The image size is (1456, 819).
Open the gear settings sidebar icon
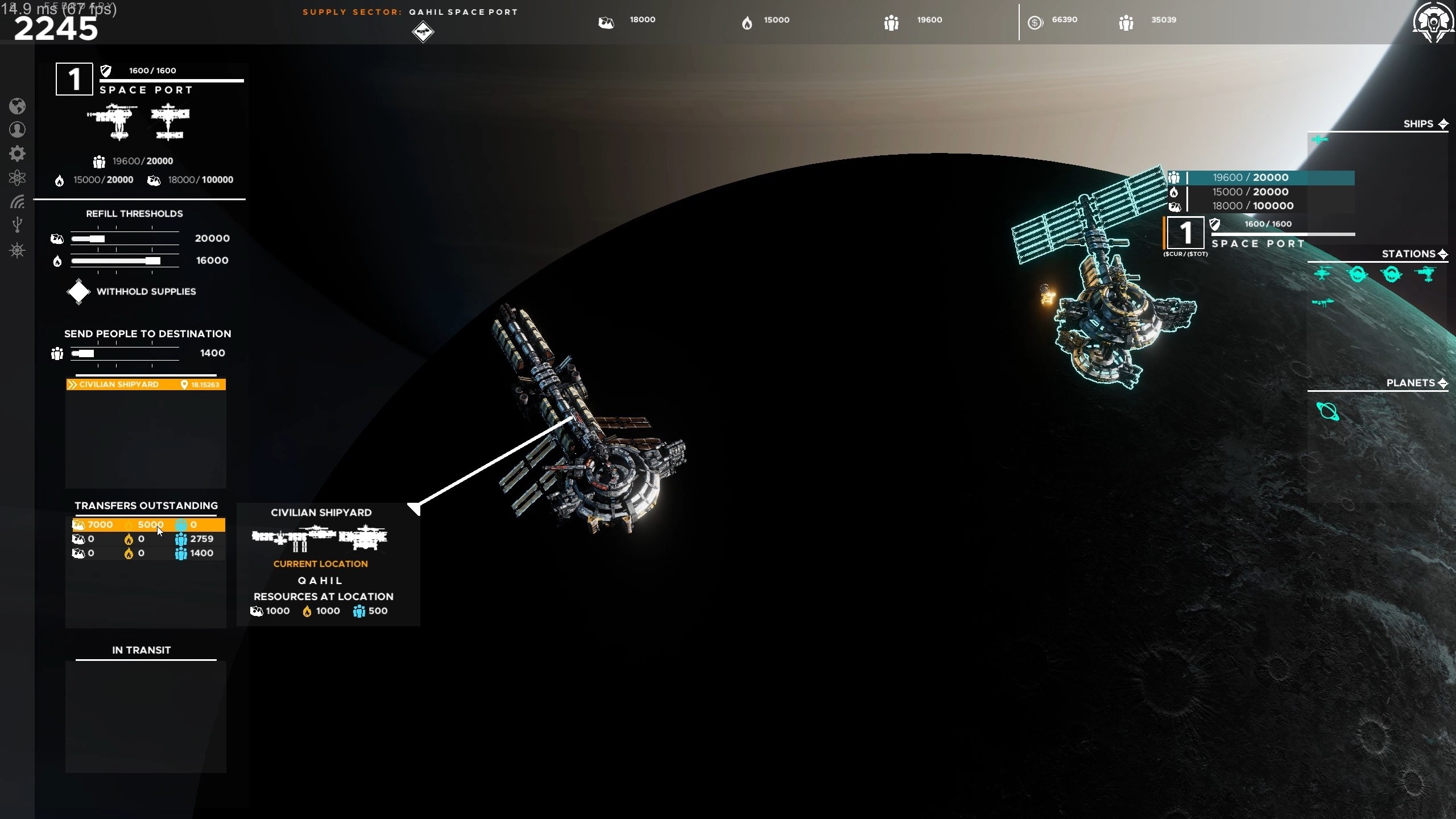[17, 154]
